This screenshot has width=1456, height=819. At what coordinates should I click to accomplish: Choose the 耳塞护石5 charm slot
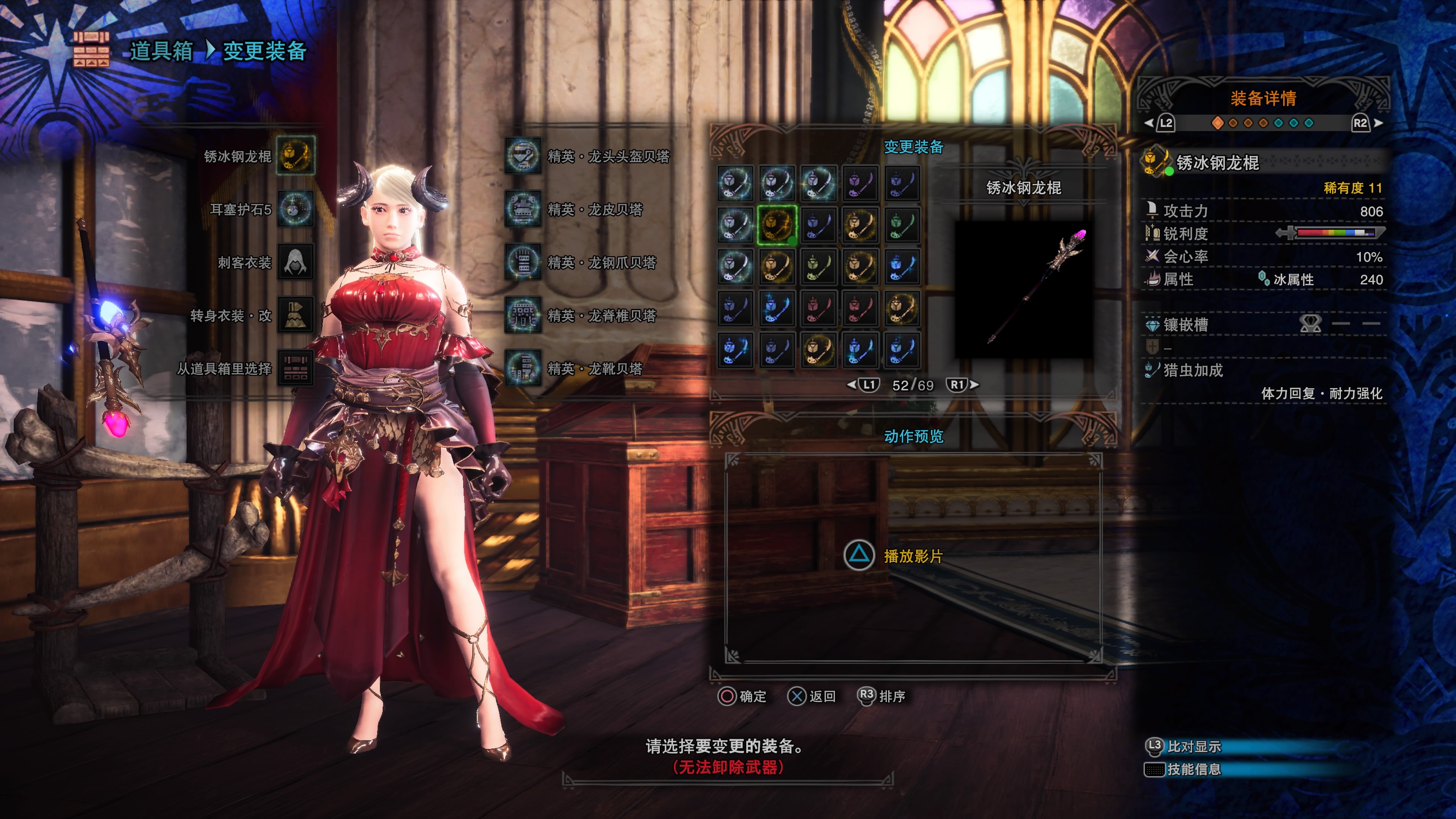[x=295, y=209]
